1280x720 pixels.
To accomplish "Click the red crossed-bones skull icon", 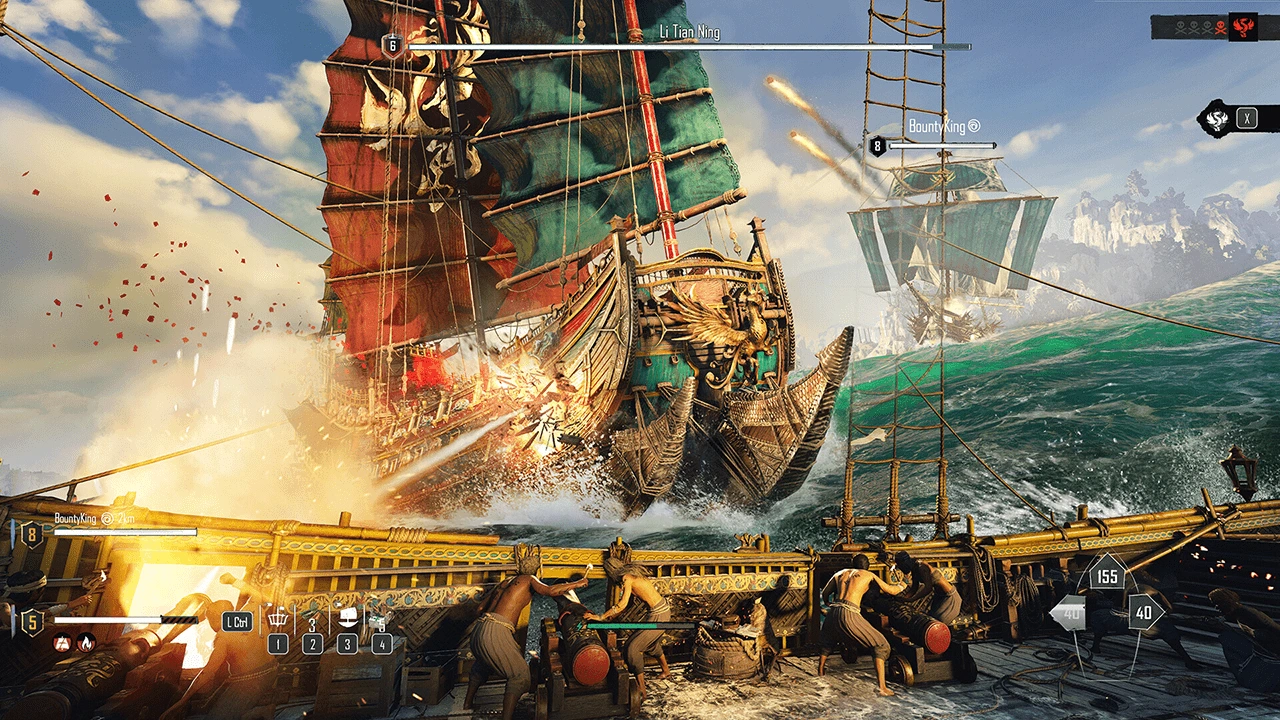I will (1220, 28).
